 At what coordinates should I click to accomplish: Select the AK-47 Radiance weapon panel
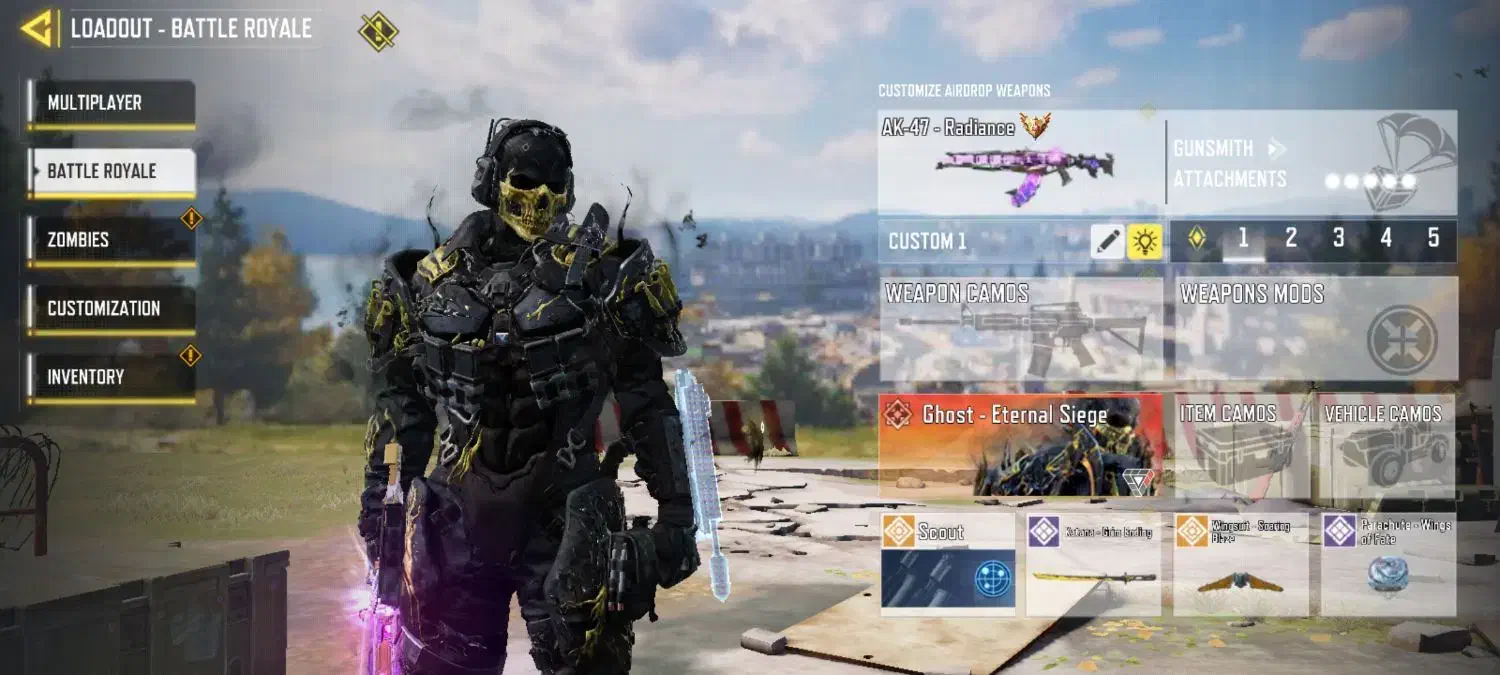coord(1020,162)
